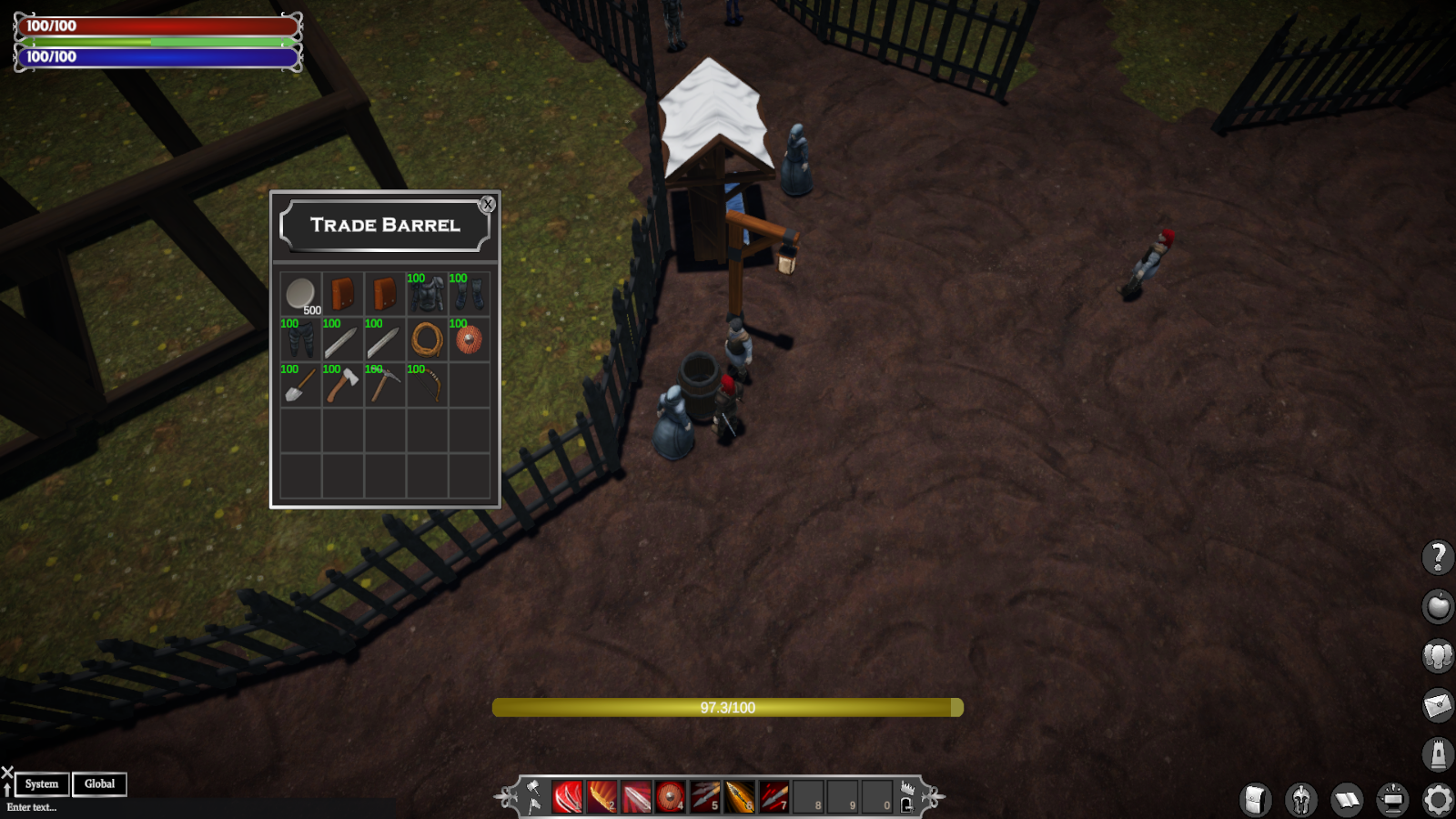The image size is (1456, 819).
Task: Open the helmet equipment icon
Action: 1301,801
